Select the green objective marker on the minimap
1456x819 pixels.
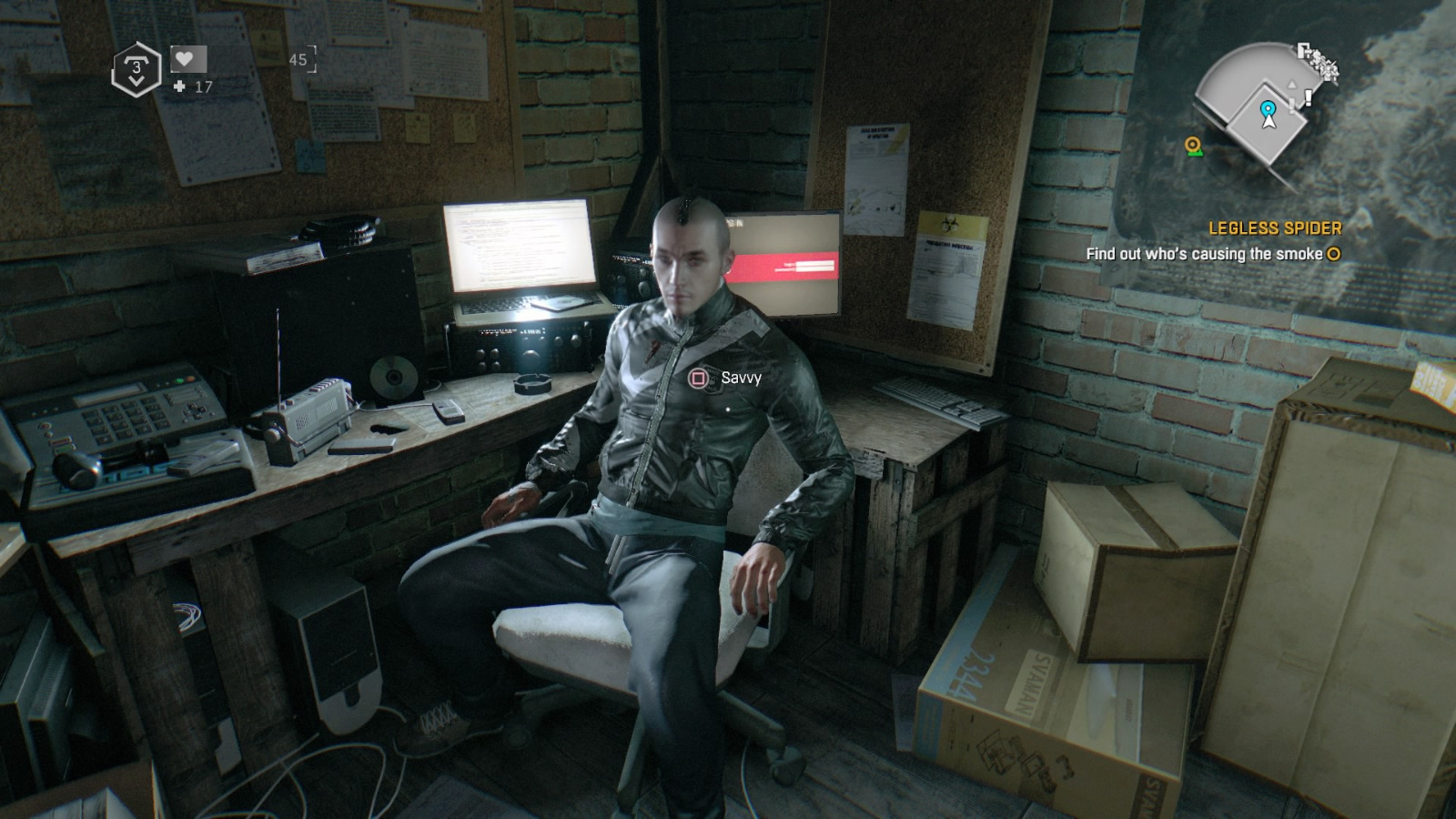tap(1192, 146)
